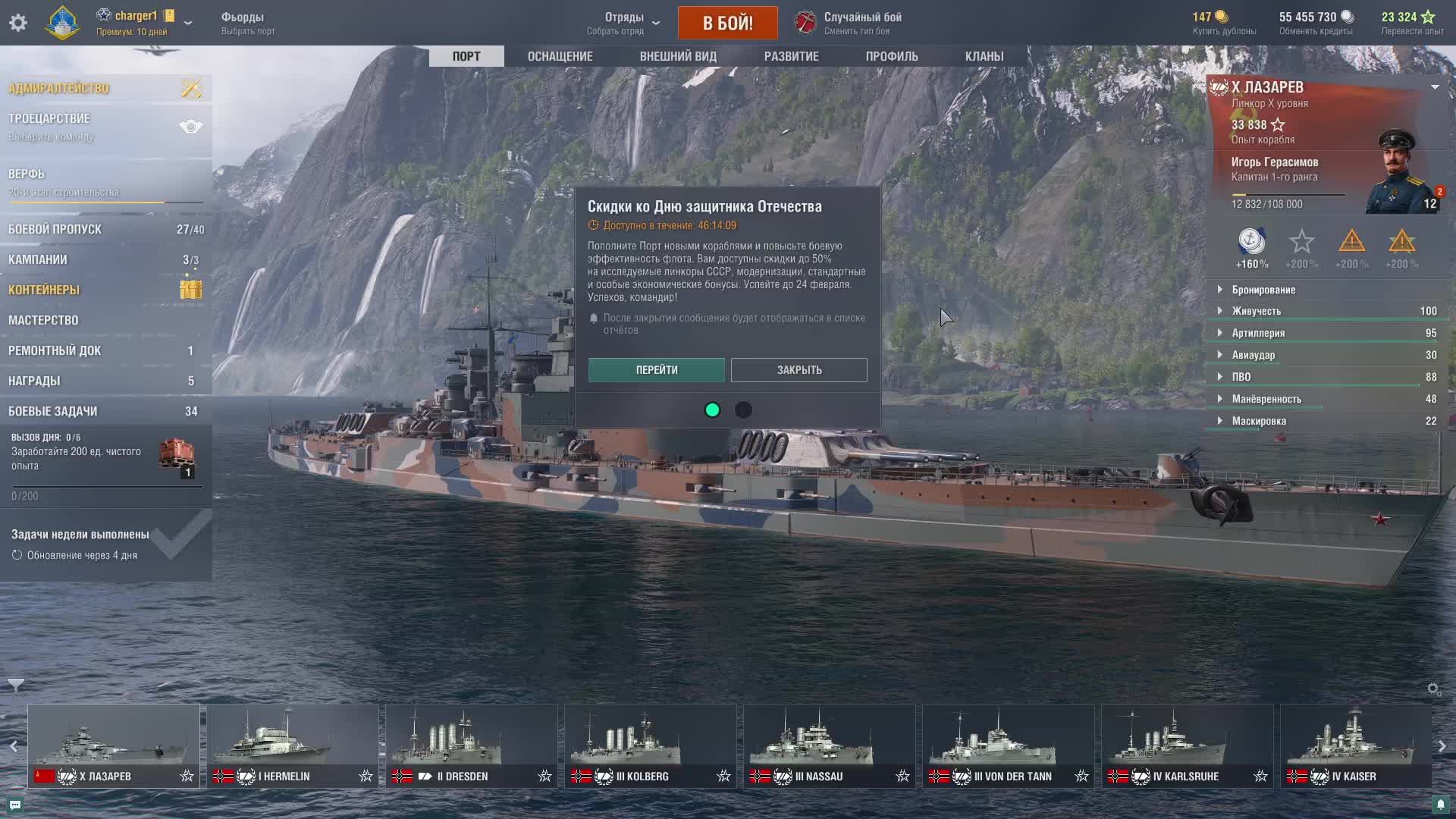Open the ship carousel filter funnel
Image resolution: width=1456 pixels, height=819 pixels.
click(x=15, y=686)
